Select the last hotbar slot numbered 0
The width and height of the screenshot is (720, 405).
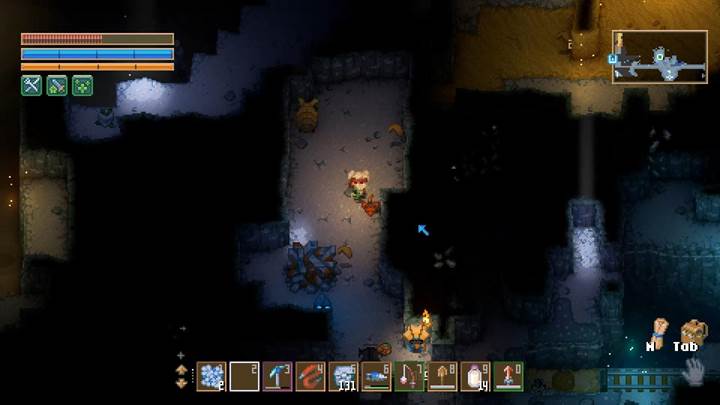click(x=508, y=376)
